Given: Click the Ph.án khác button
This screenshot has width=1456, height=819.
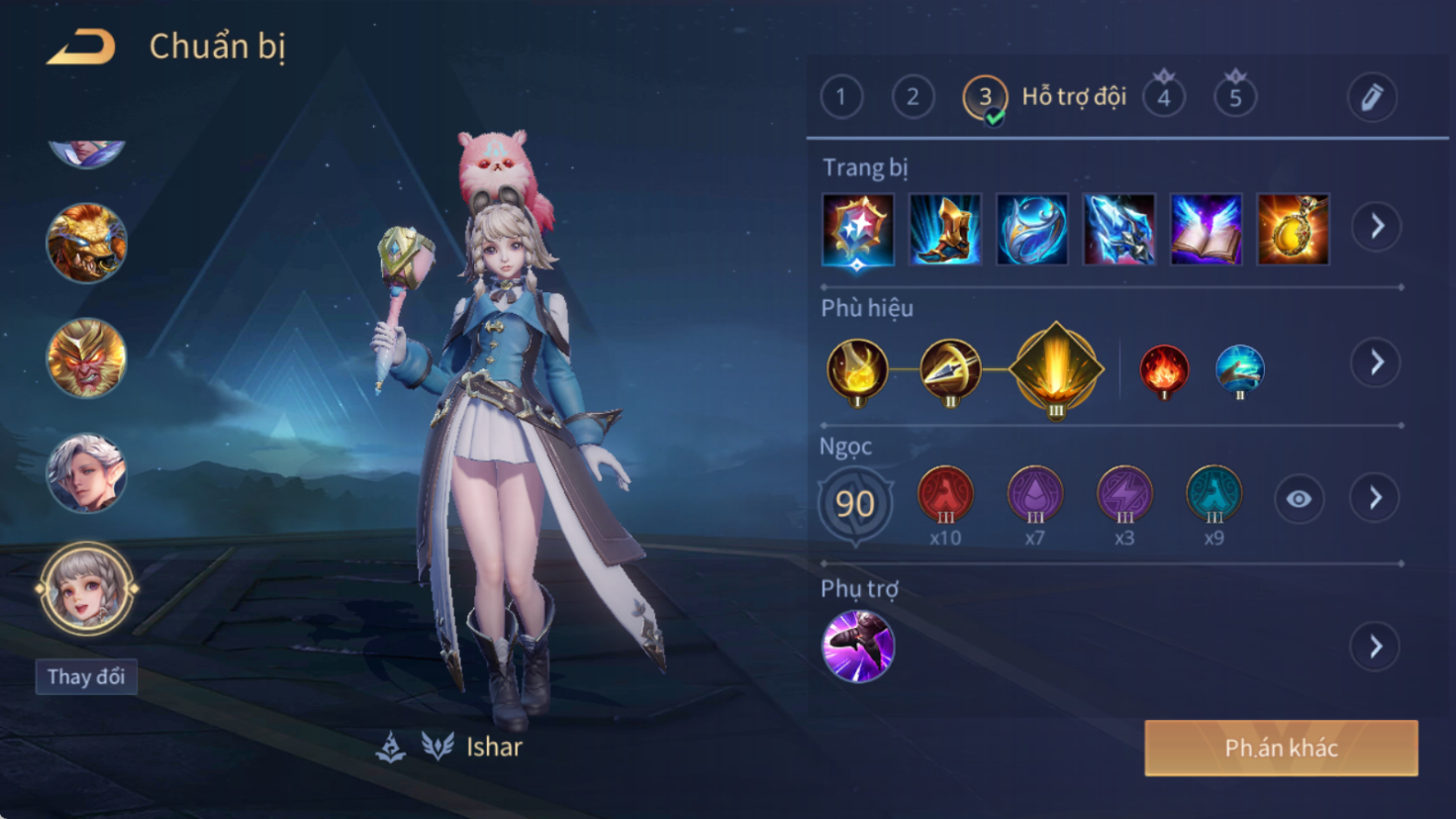Looking at the screenshot, I should pos(1281,748).
